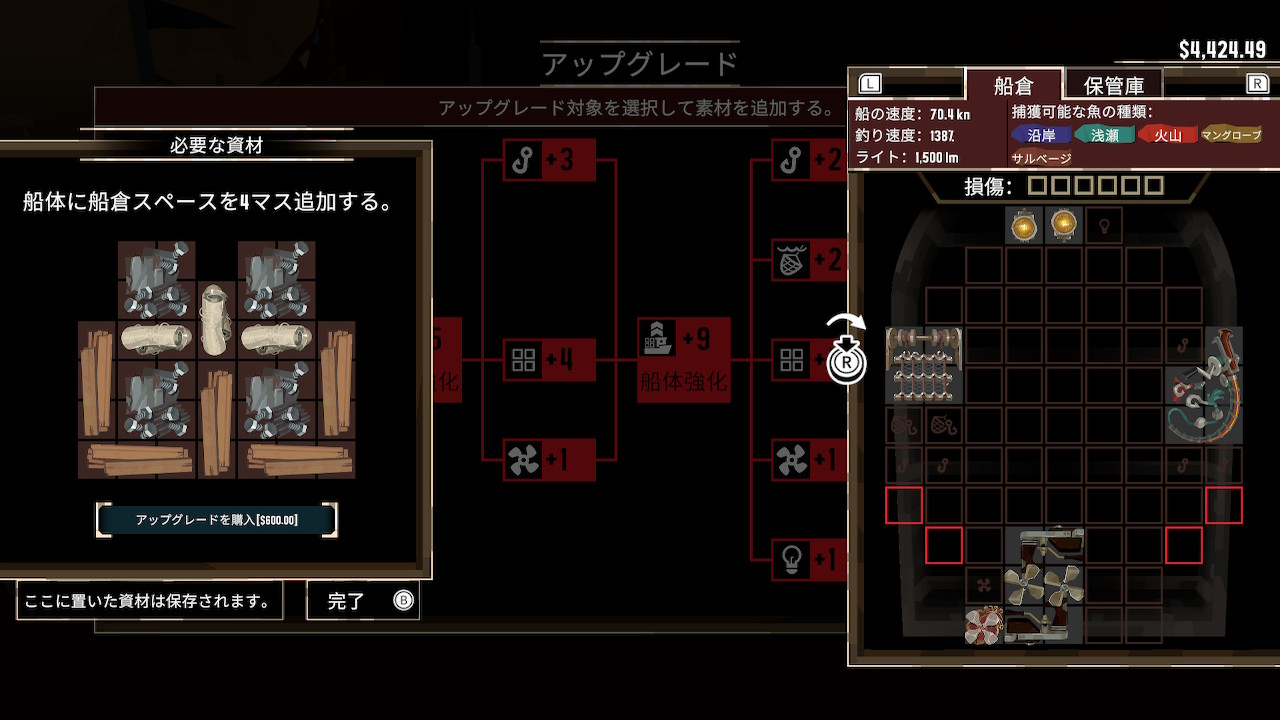This screenshot has width=1280, height=720.
Task: Select the 船体強化 +9 hull upgrade node
Action: [x=684, y=359]
